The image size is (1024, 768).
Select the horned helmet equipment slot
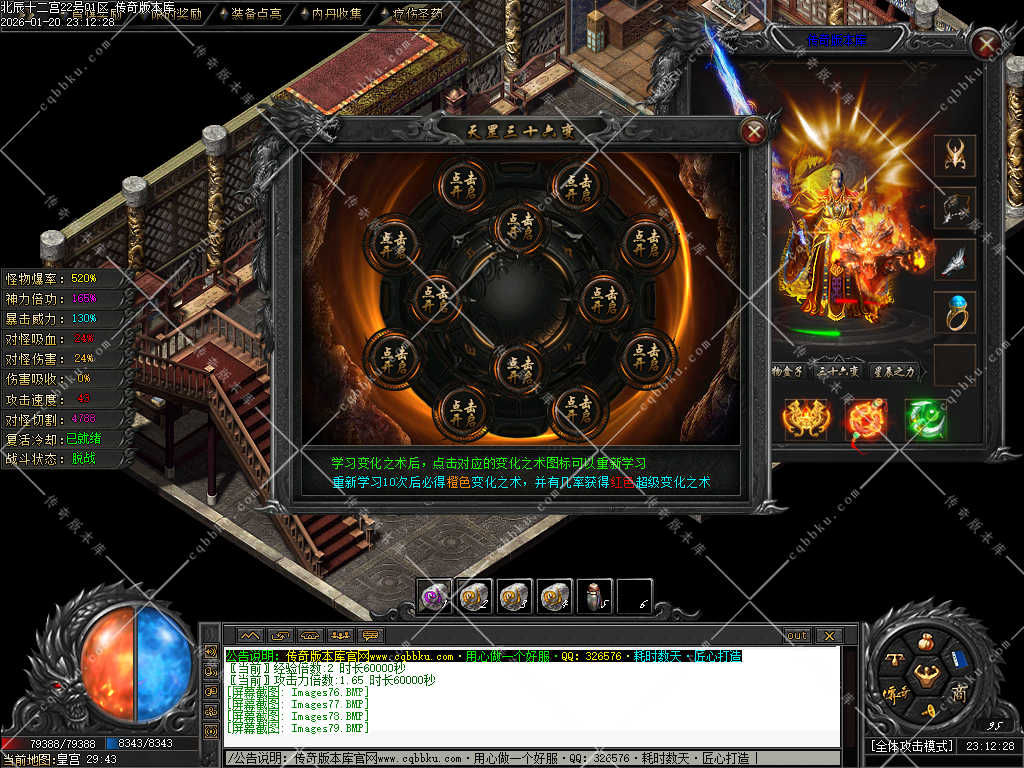click(955, 155)
